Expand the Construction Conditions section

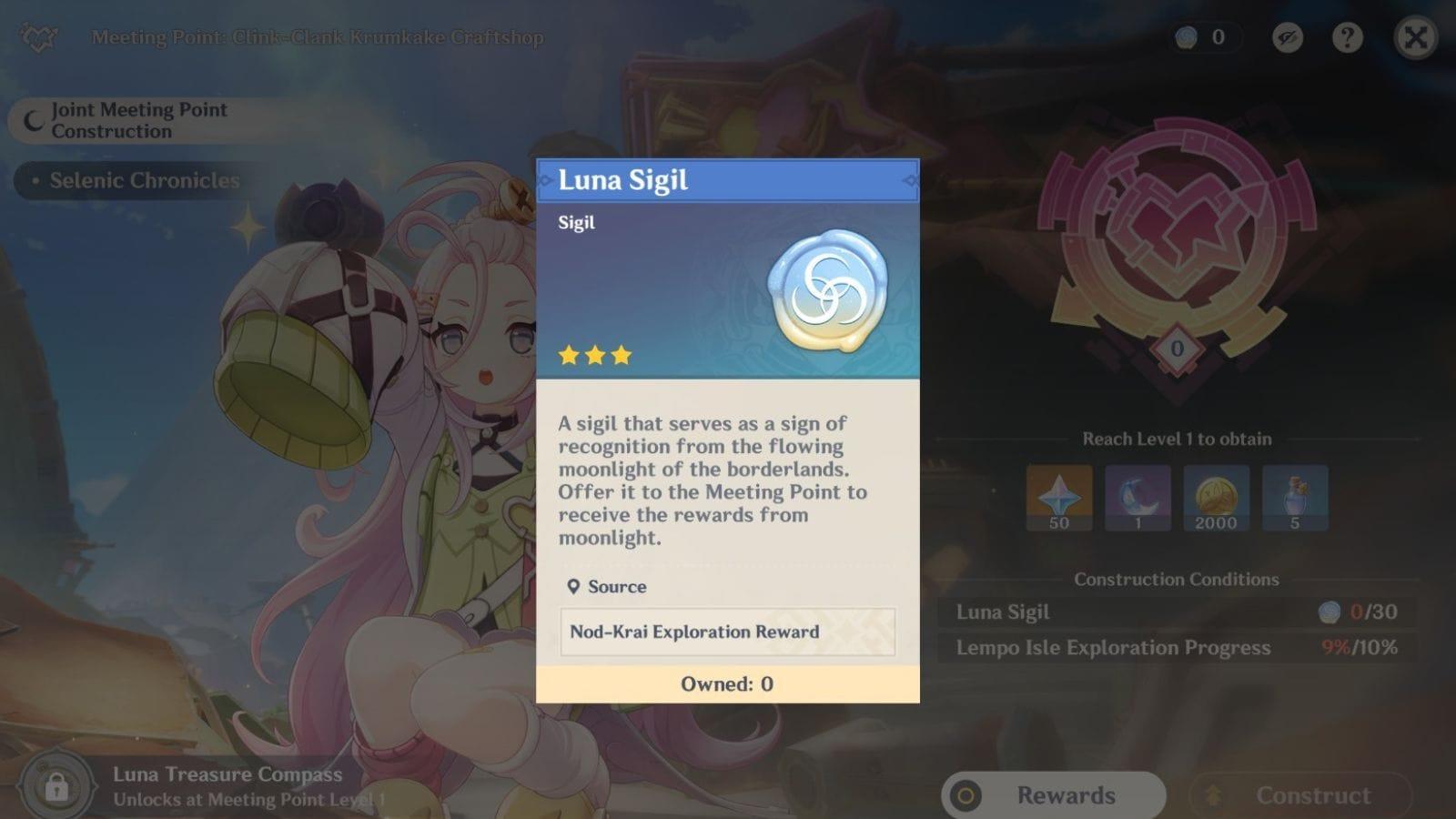tap(1177, 580)
